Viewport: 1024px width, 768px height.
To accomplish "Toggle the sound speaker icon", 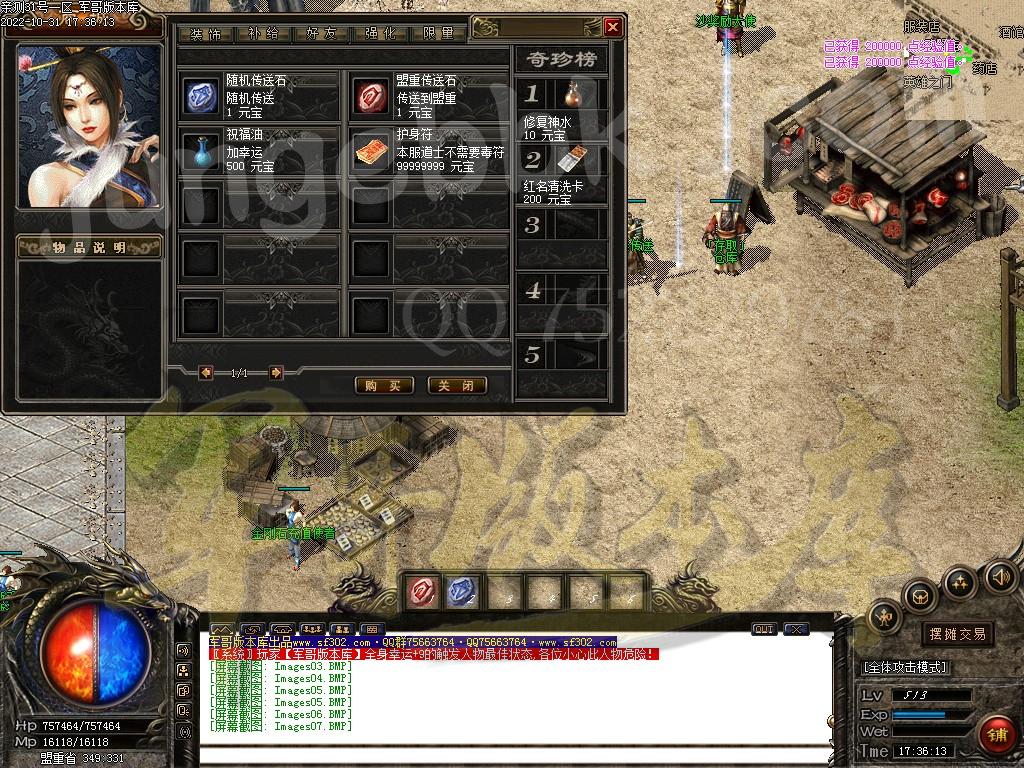I will tap(1000, 577).
